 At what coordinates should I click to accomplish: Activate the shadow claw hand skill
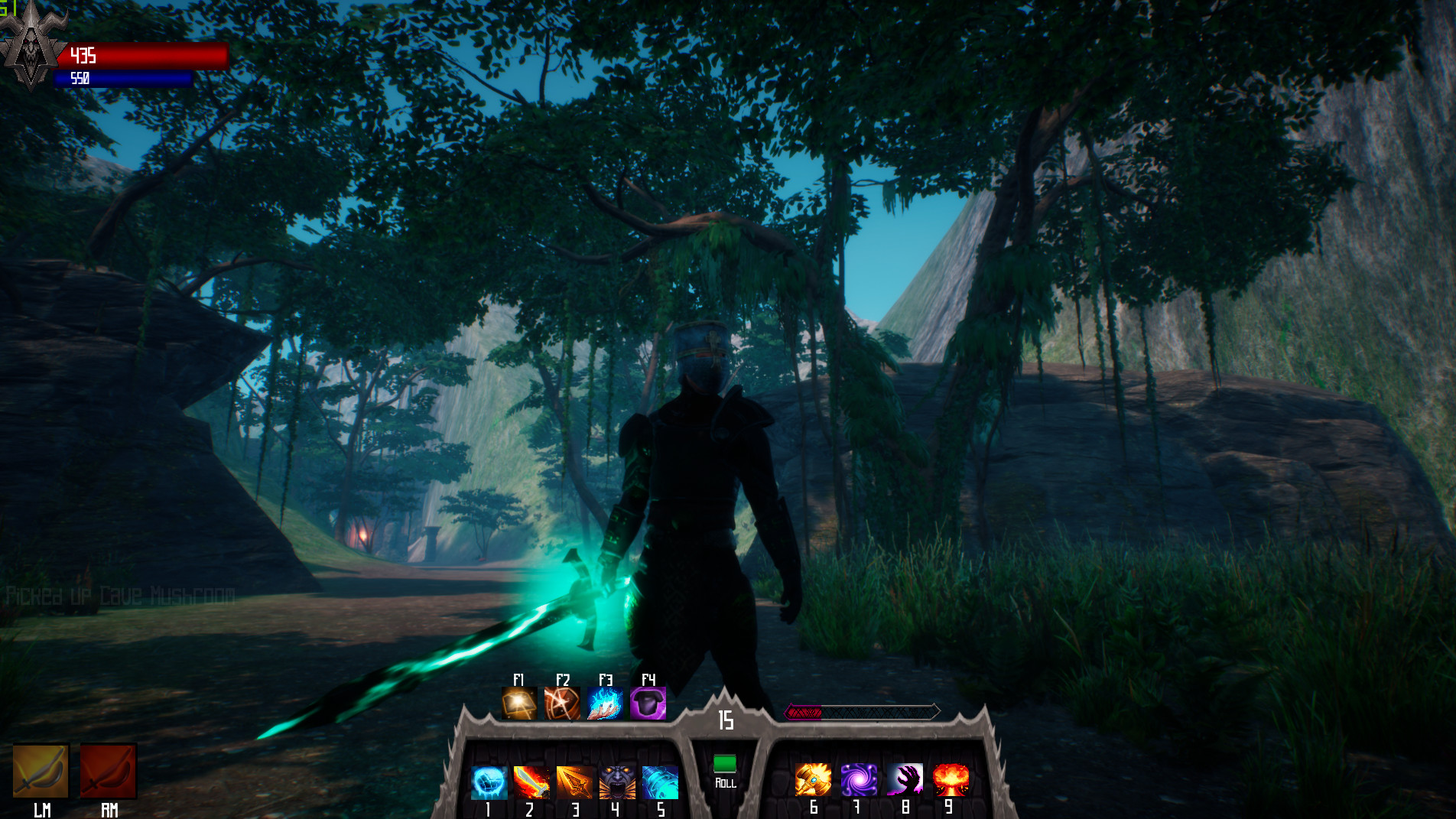(x=905, y=780)
